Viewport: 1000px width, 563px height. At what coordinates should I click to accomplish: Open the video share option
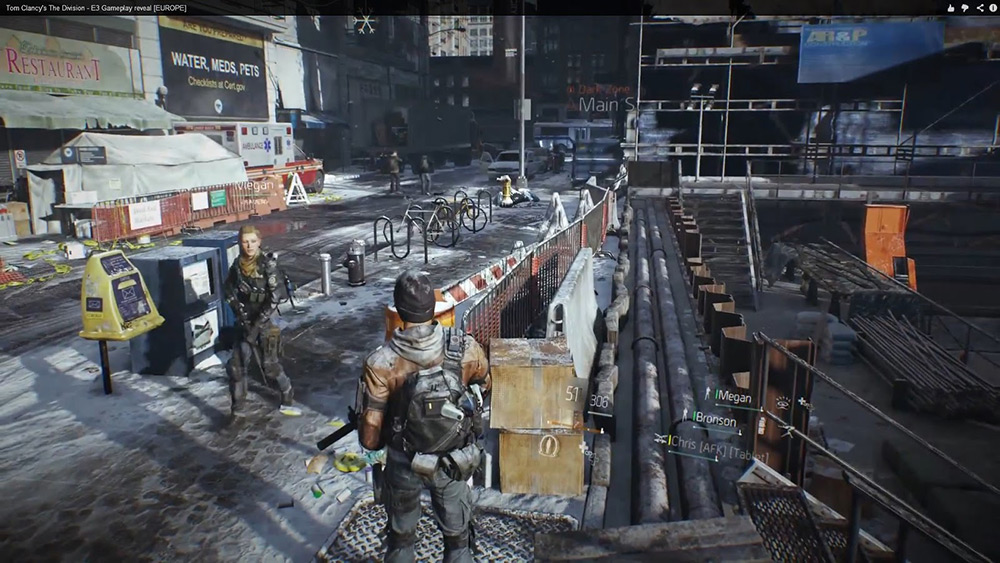tap(979, 7)
